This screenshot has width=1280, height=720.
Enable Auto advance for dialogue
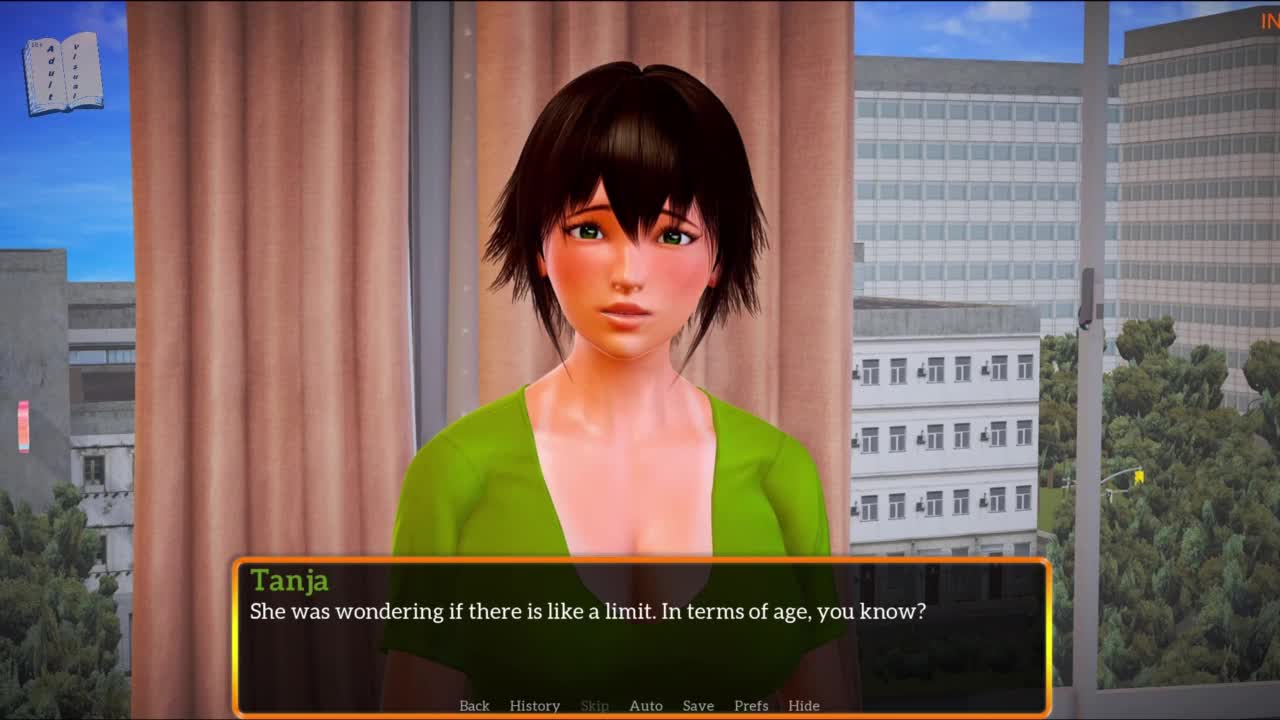[645, 705]
